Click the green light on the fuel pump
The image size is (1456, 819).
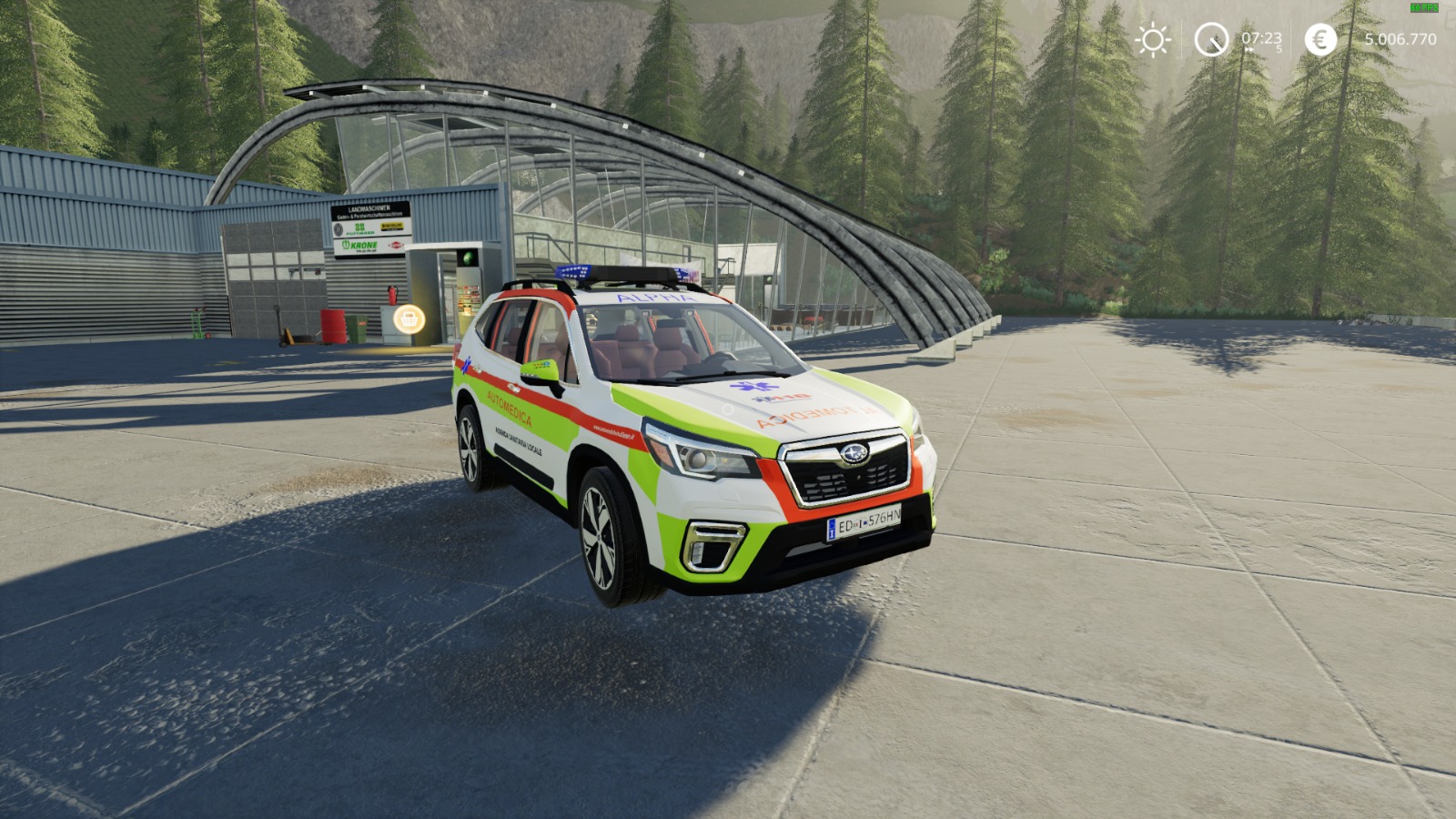(x=467, y=257)
